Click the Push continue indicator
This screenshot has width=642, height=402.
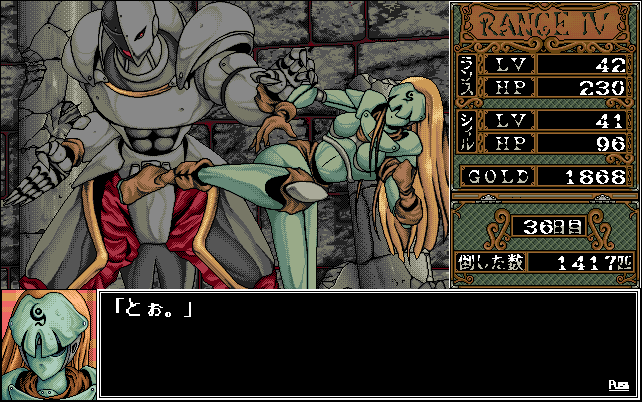(x=618, y=385)
